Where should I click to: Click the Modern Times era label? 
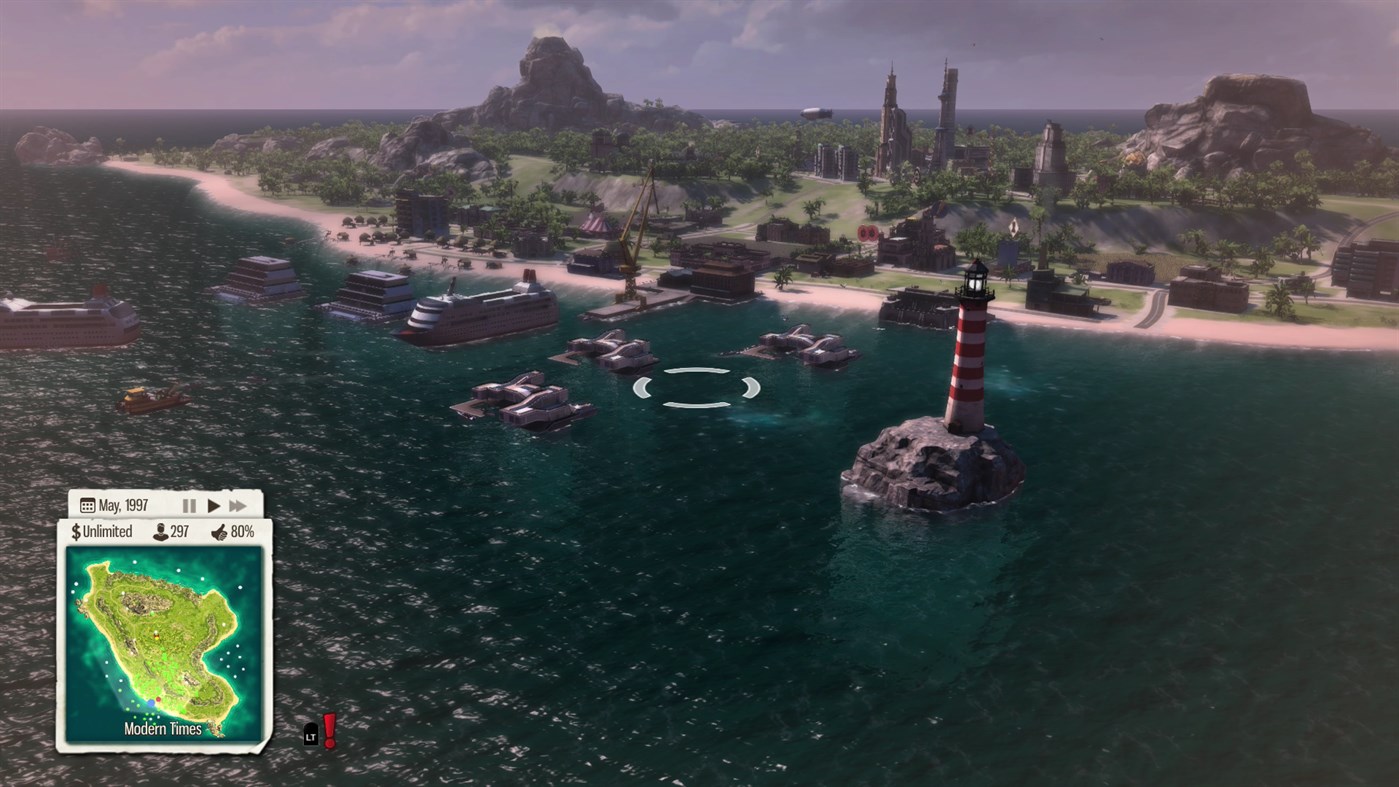(x=161, y=729)
